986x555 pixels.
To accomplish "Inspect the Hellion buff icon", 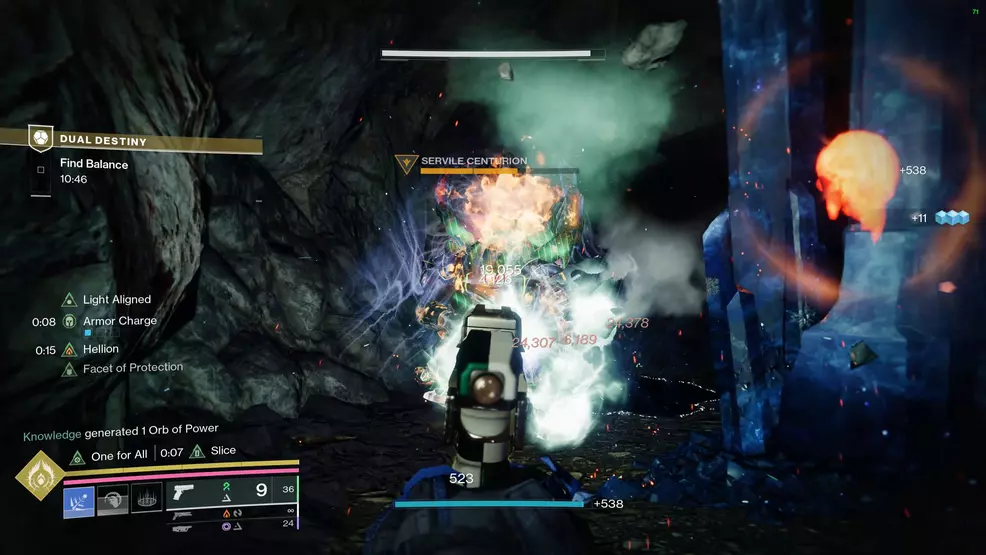I will click(69, 349).
